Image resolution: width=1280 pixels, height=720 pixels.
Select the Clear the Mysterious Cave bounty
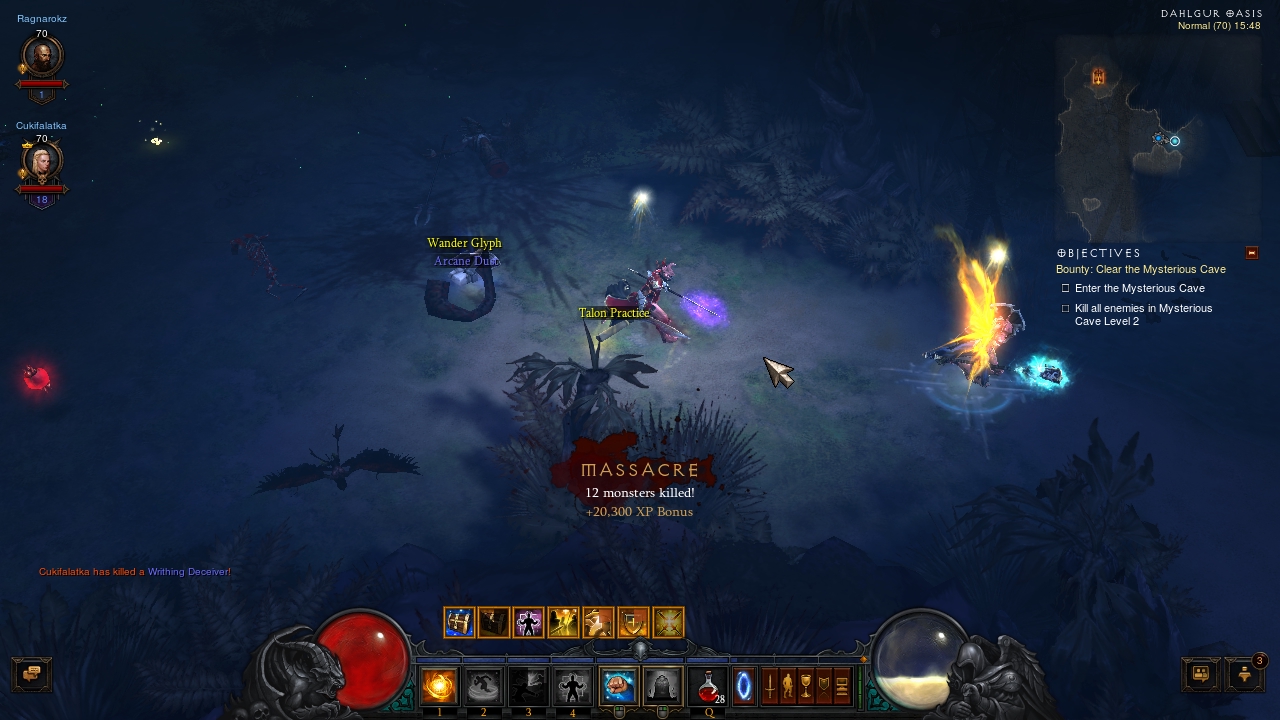[1140, 269]
